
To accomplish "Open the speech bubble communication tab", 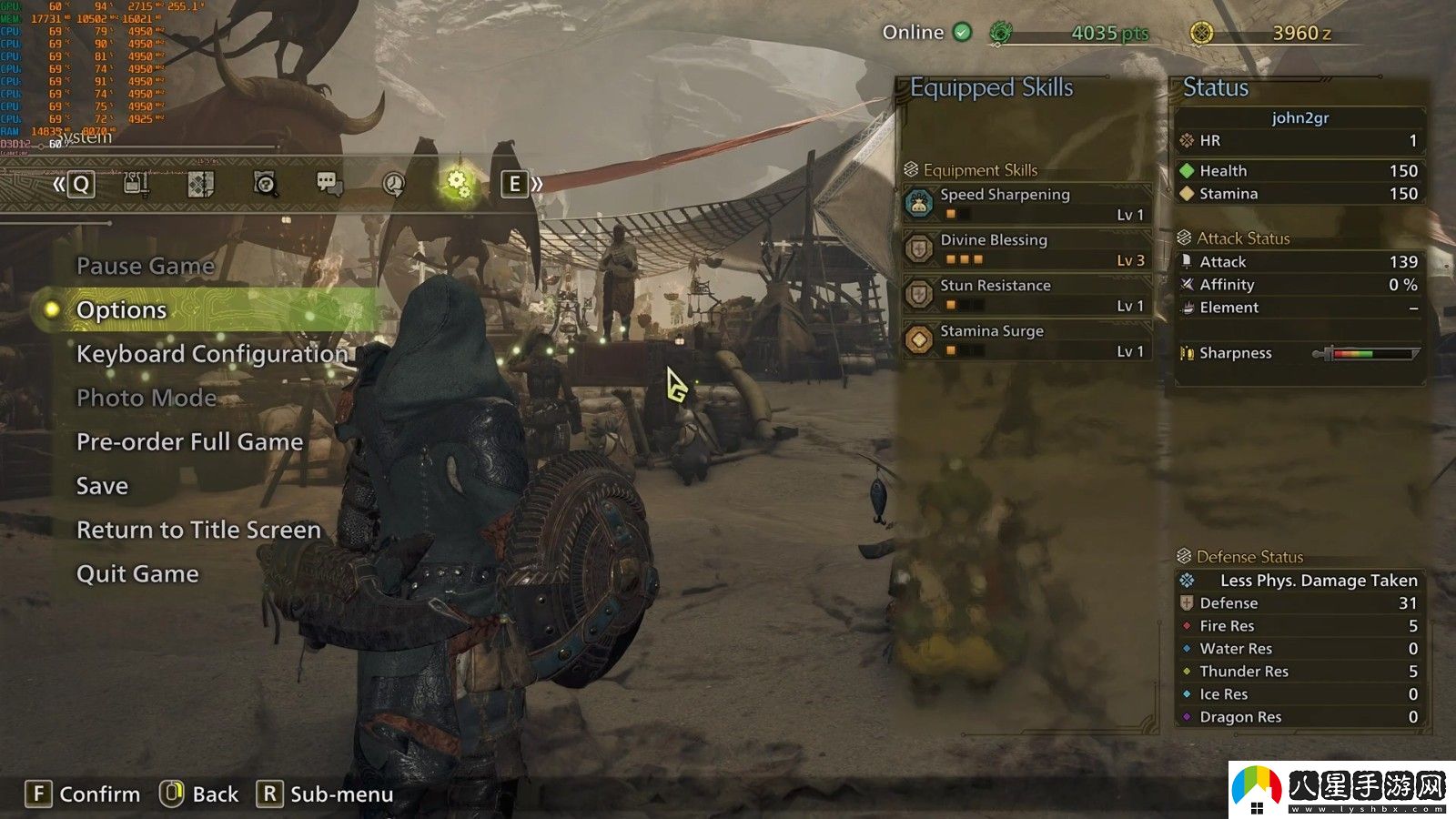I will (x=329, y=184).
